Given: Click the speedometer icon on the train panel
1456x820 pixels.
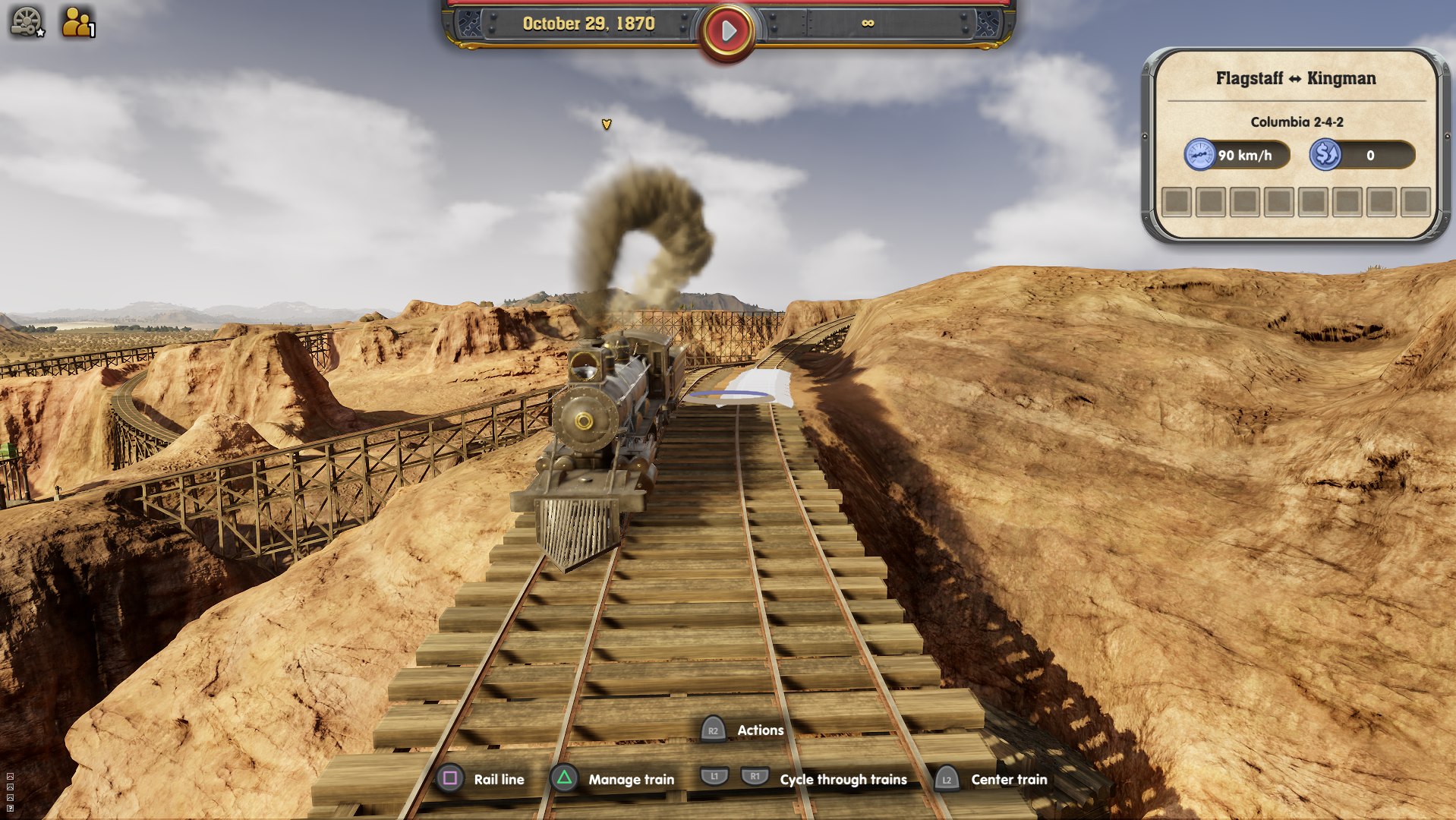Looking at the screenshot, I should coord(1200,154).
